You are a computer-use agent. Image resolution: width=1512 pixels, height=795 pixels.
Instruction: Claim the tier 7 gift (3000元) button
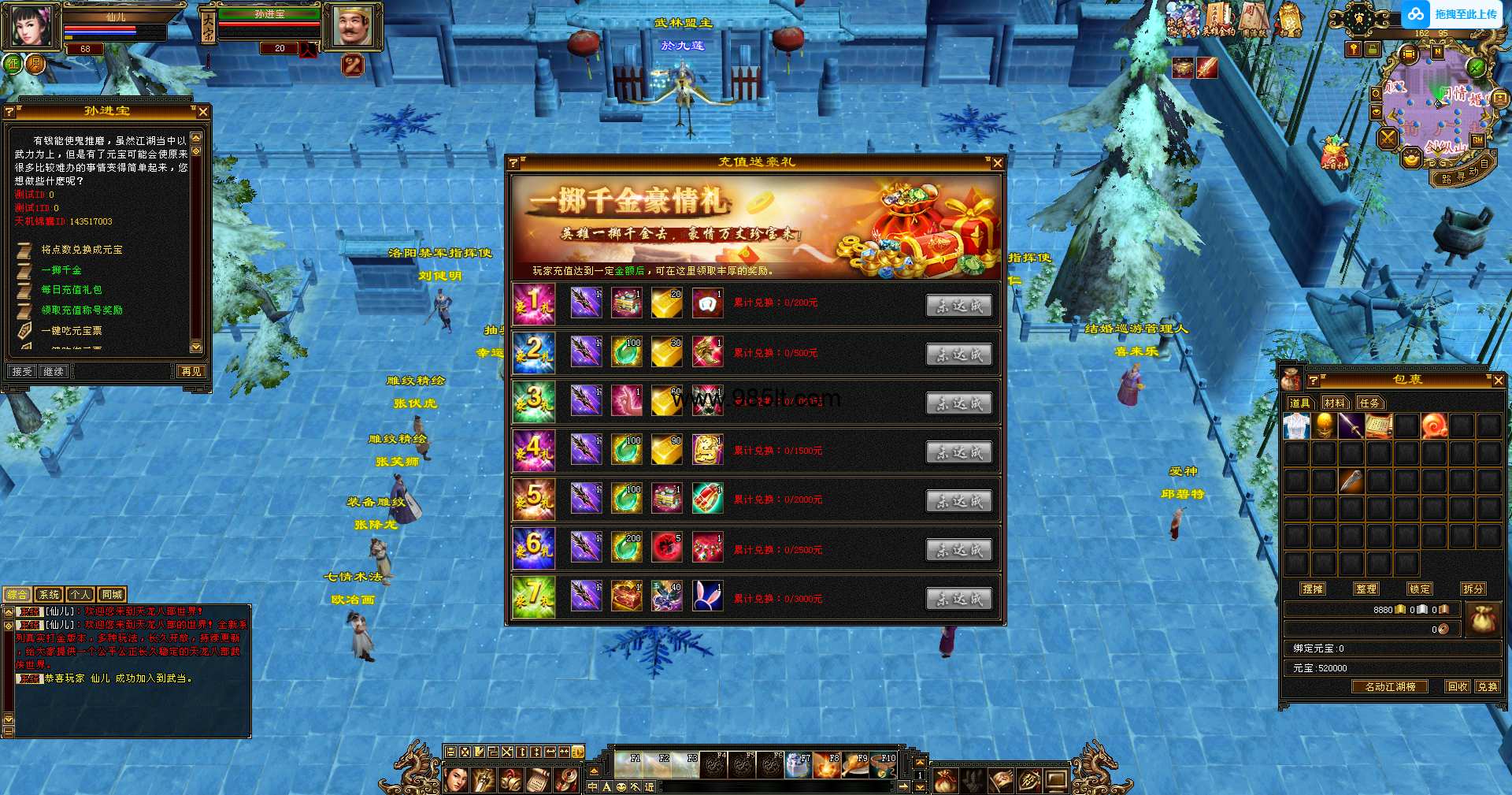pos(958,599)
